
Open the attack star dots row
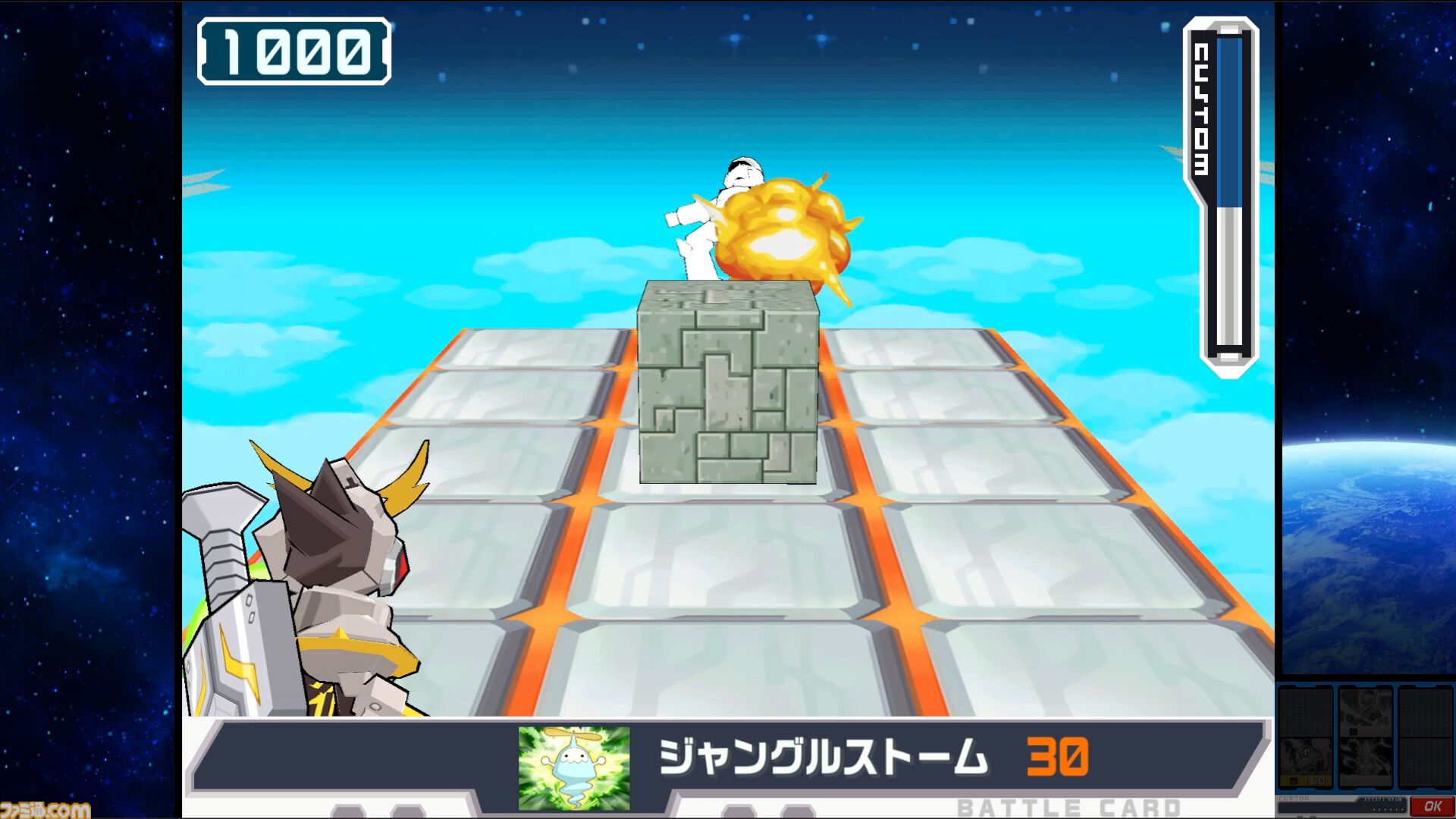pos(1389,809)
